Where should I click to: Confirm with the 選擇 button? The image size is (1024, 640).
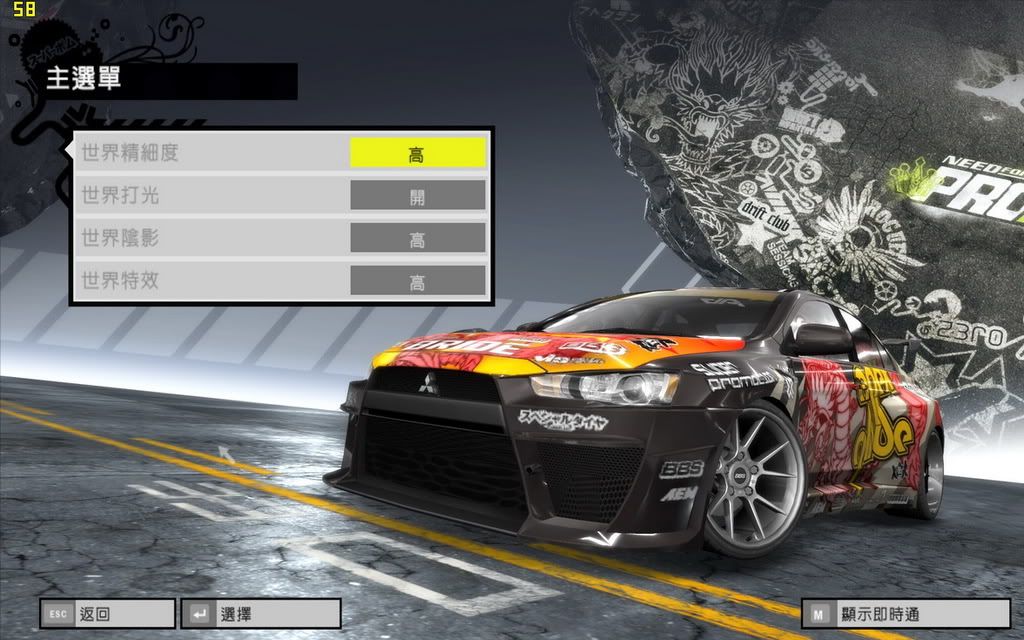pos(260,613)
